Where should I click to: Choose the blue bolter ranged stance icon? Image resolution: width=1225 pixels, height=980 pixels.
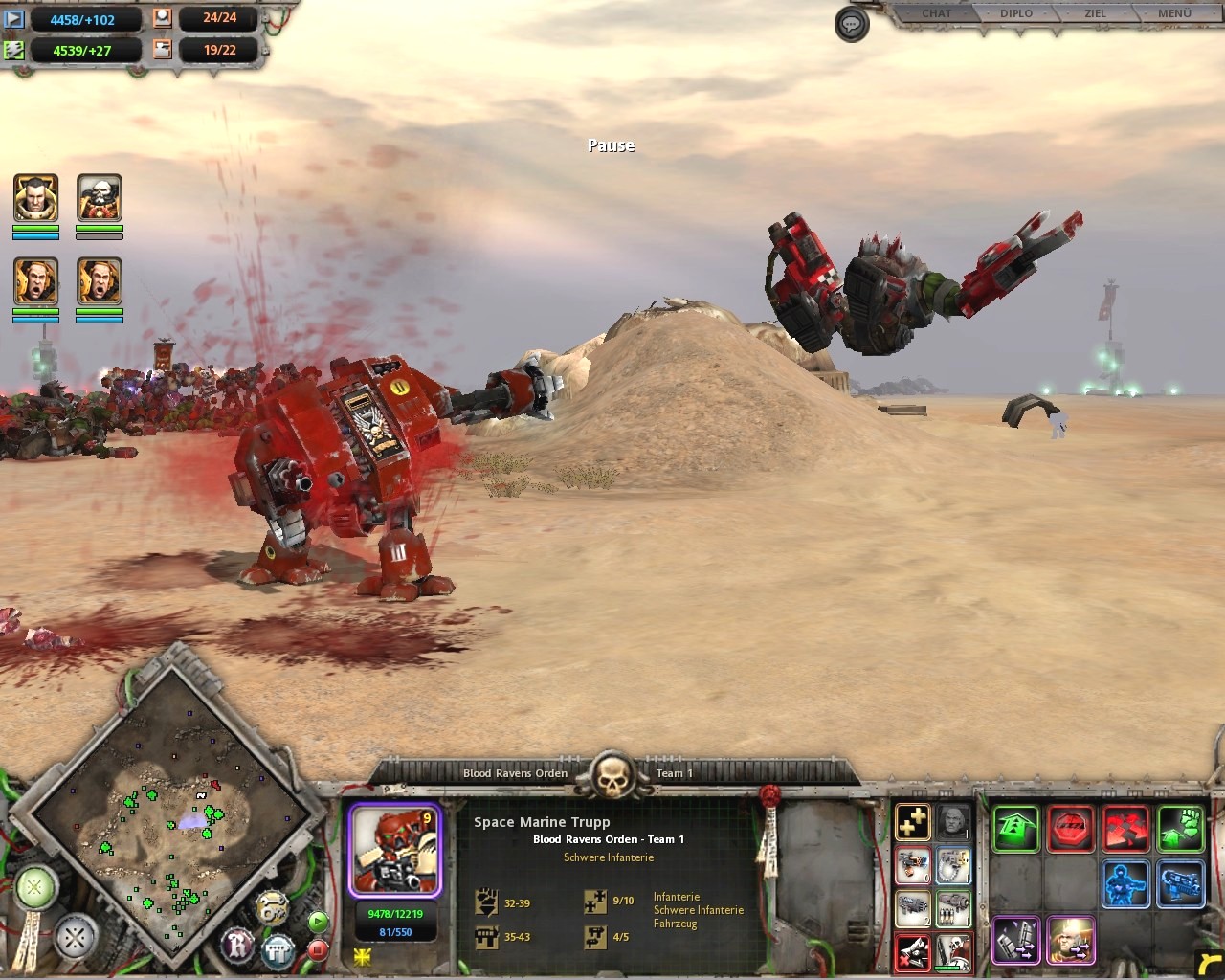coord(1180,883)
